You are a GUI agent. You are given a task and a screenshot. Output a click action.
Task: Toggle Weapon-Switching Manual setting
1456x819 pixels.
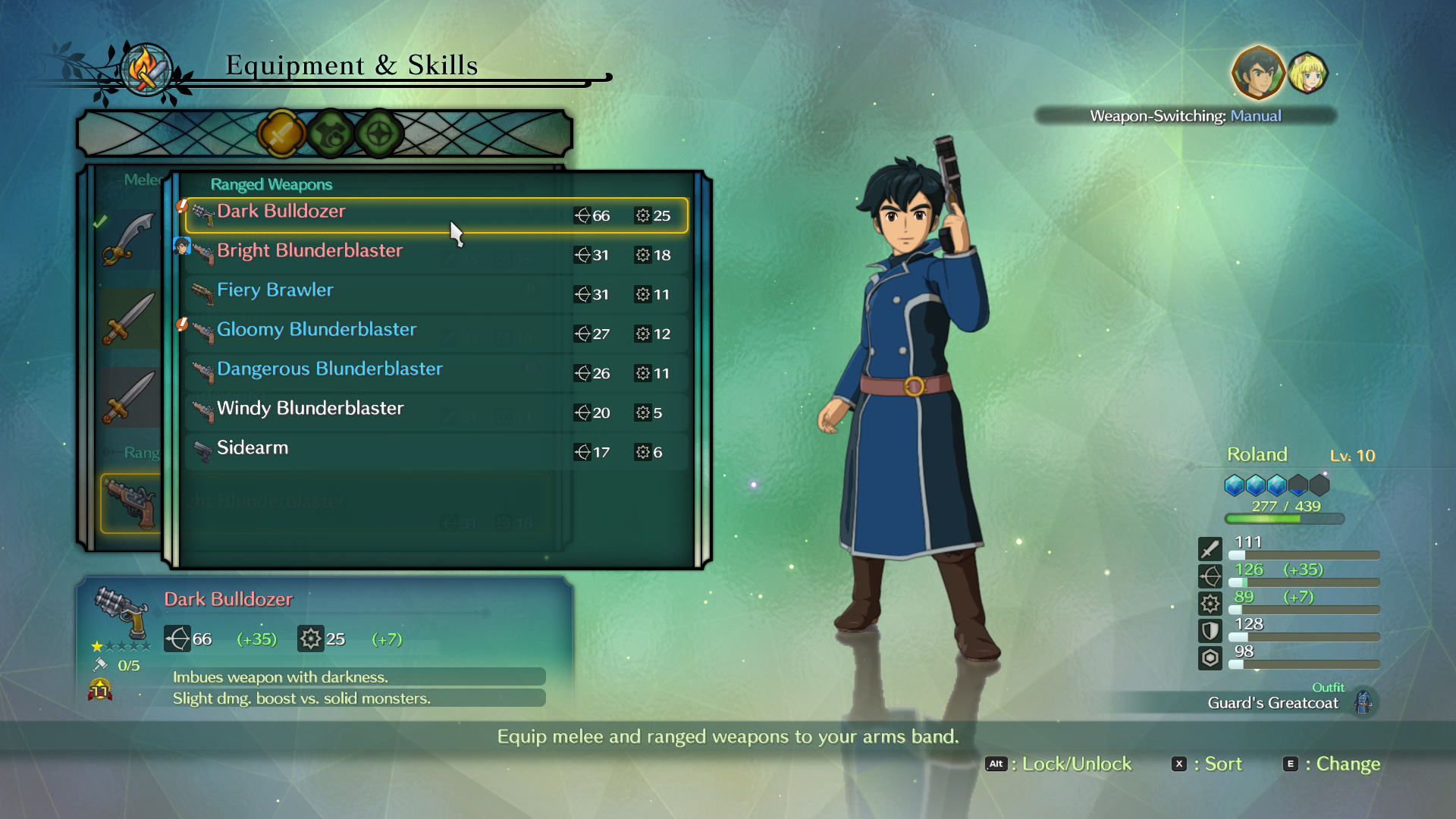point(1185,116)
